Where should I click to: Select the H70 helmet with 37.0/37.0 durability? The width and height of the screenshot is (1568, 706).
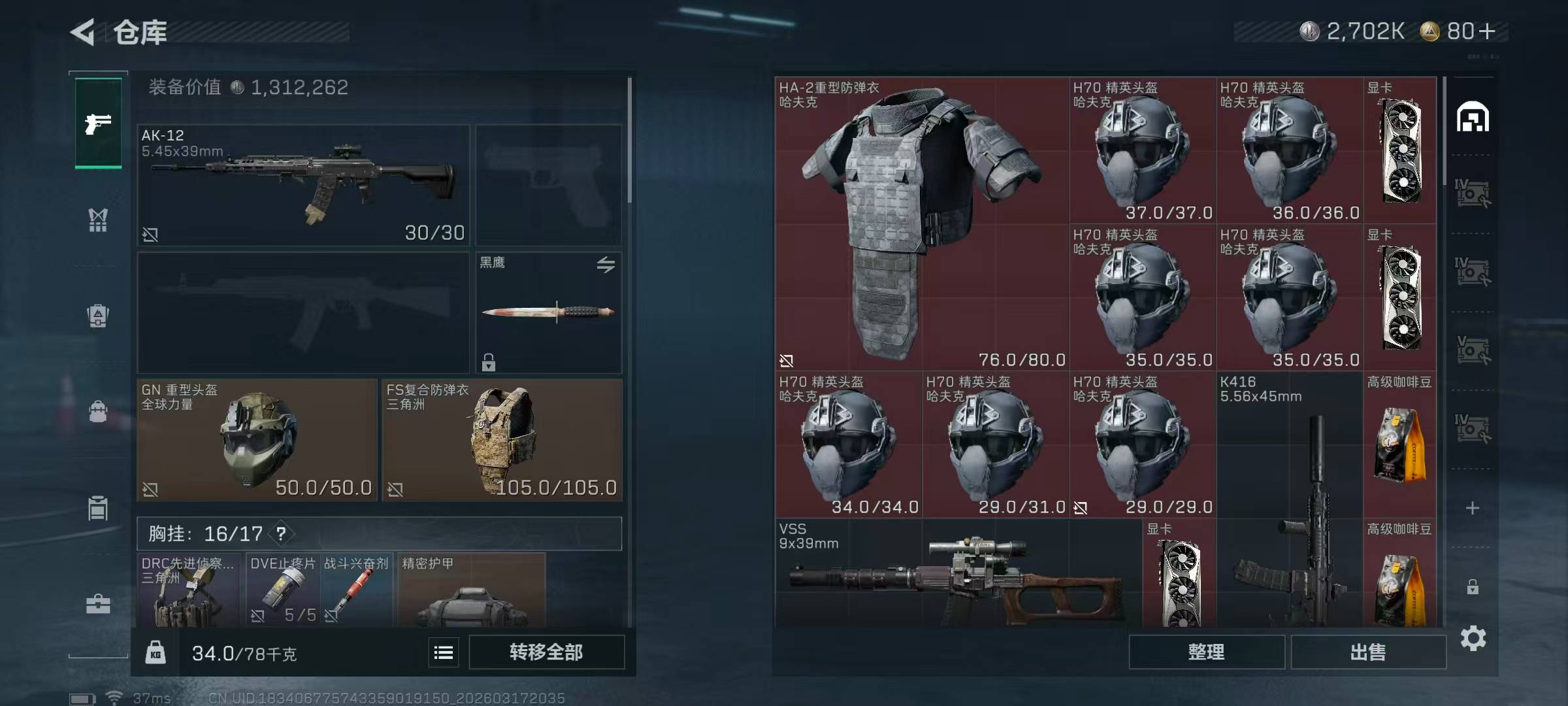[x=1142, y=150]
